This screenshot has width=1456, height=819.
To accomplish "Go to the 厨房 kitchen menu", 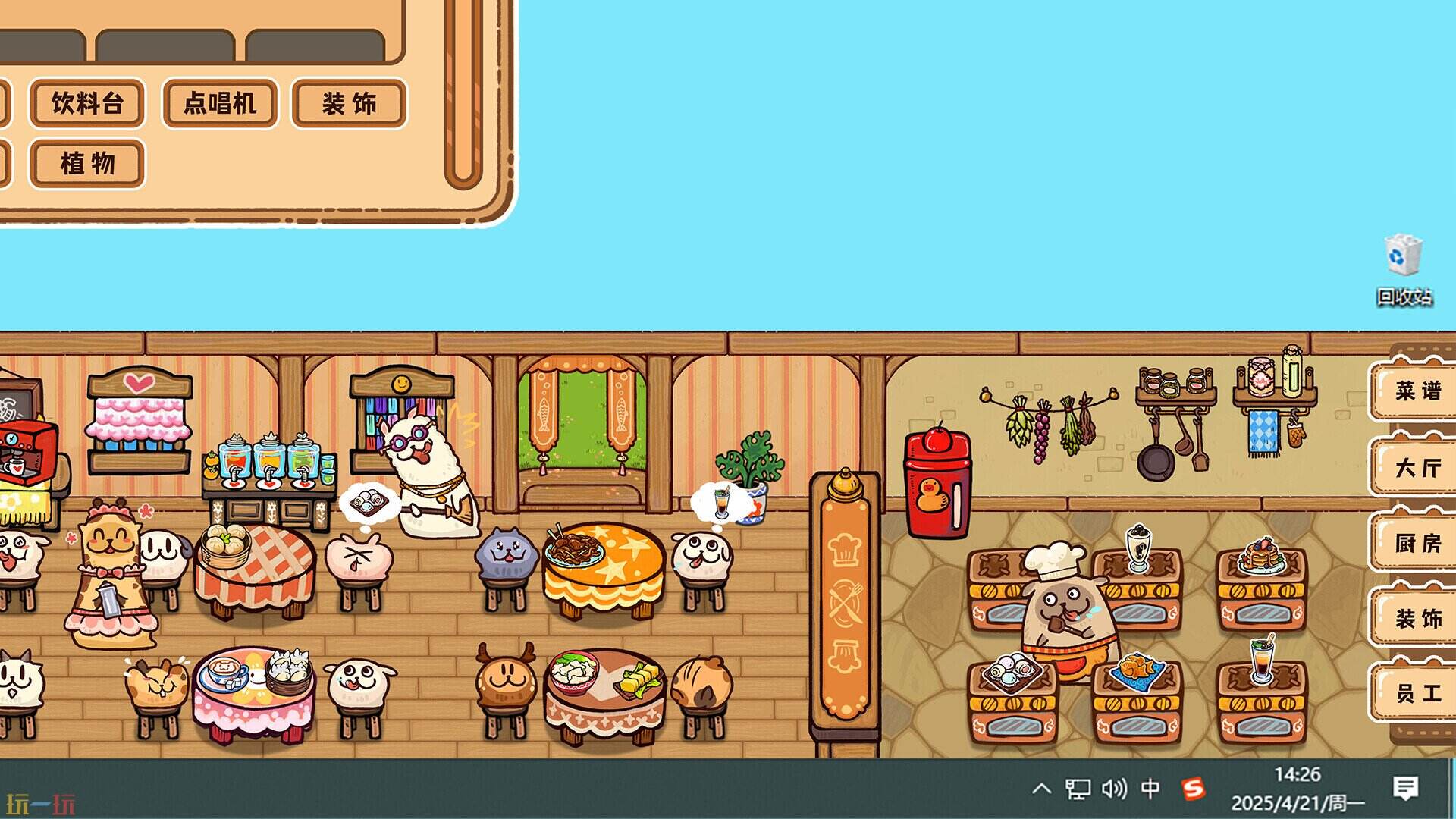I will pos(1417,543).
